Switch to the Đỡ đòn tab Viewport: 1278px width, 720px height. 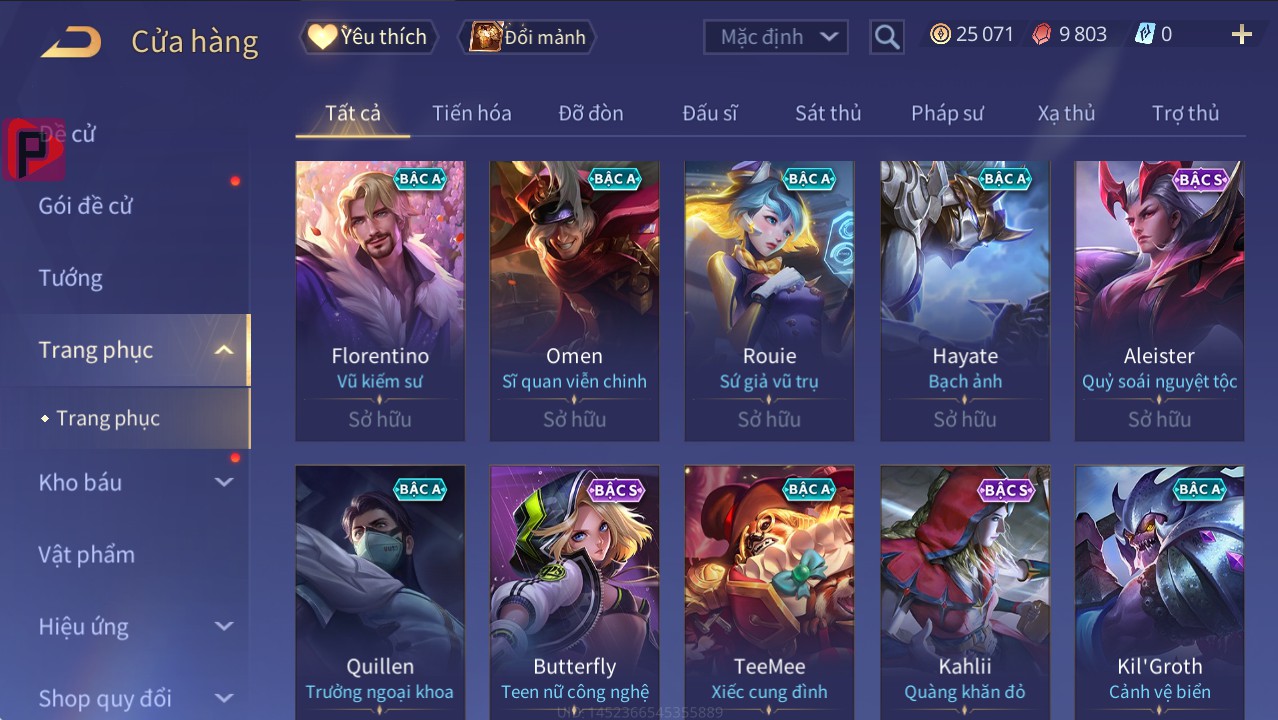[x=590, y=113]
